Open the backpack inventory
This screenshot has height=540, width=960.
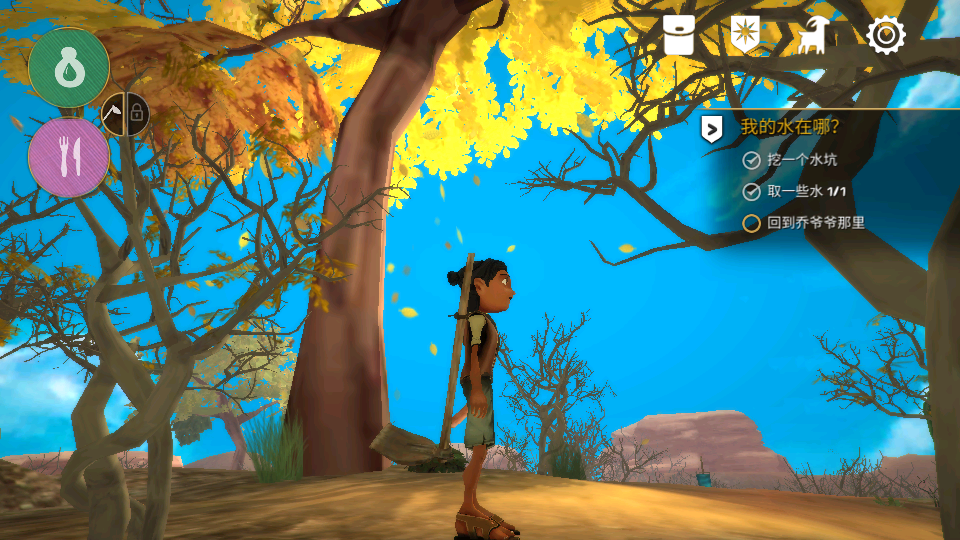679,36
